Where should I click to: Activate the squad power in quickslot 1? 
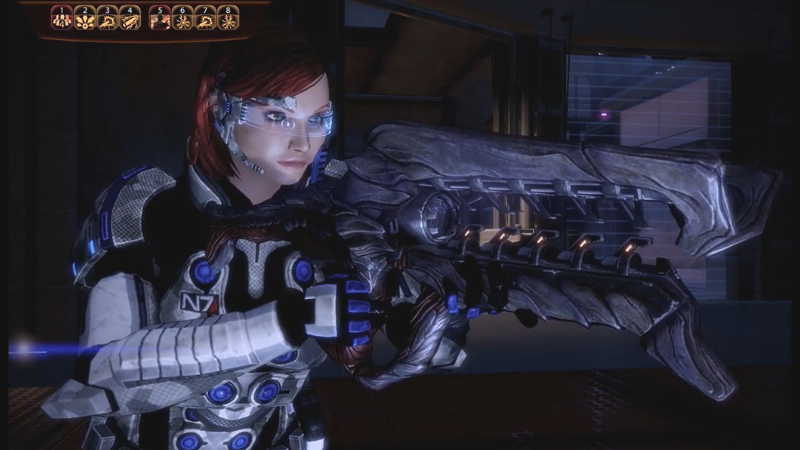[x=62, y=20]
